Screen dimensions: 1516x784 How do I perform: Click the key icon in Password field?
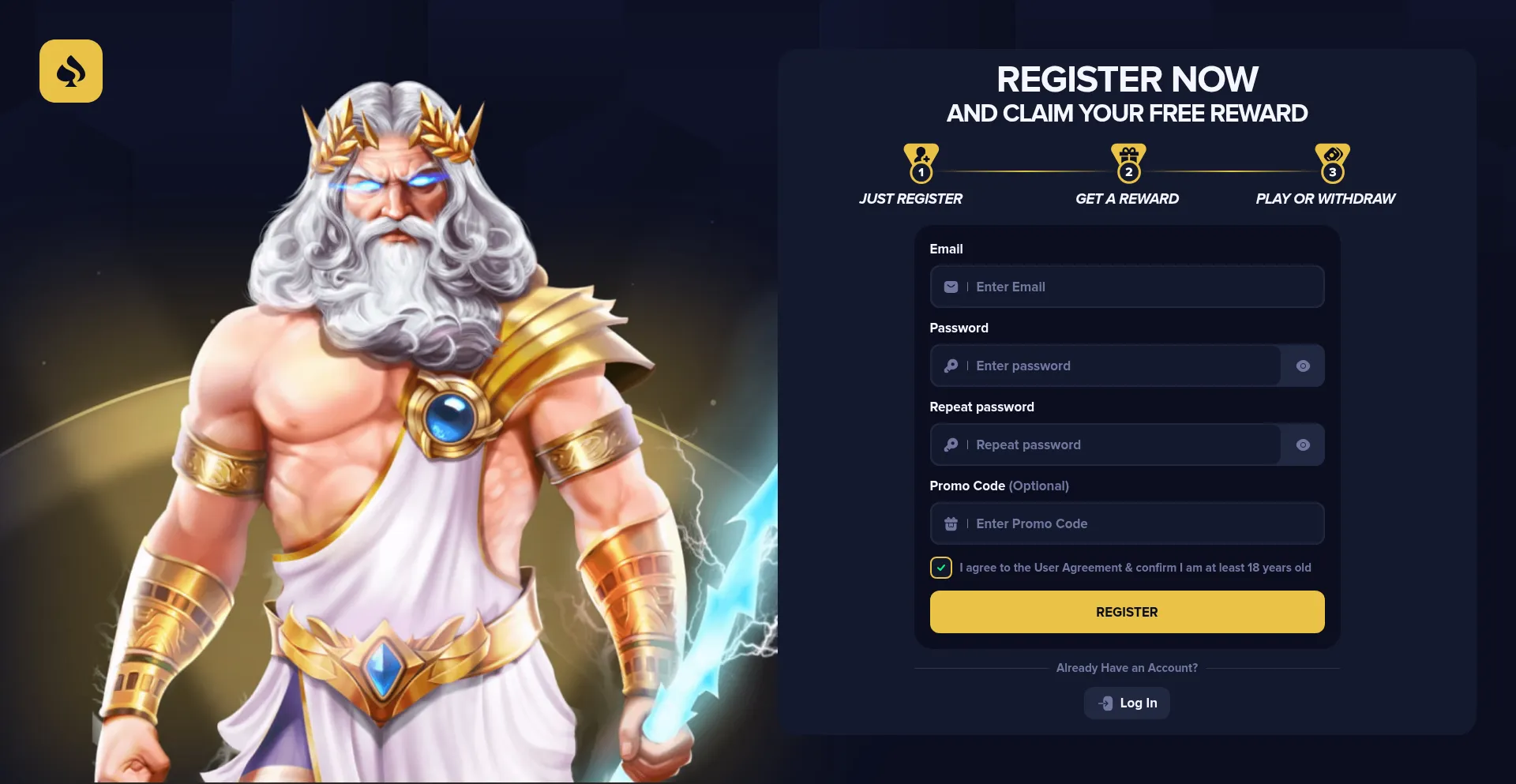click(x=951, y=366)
